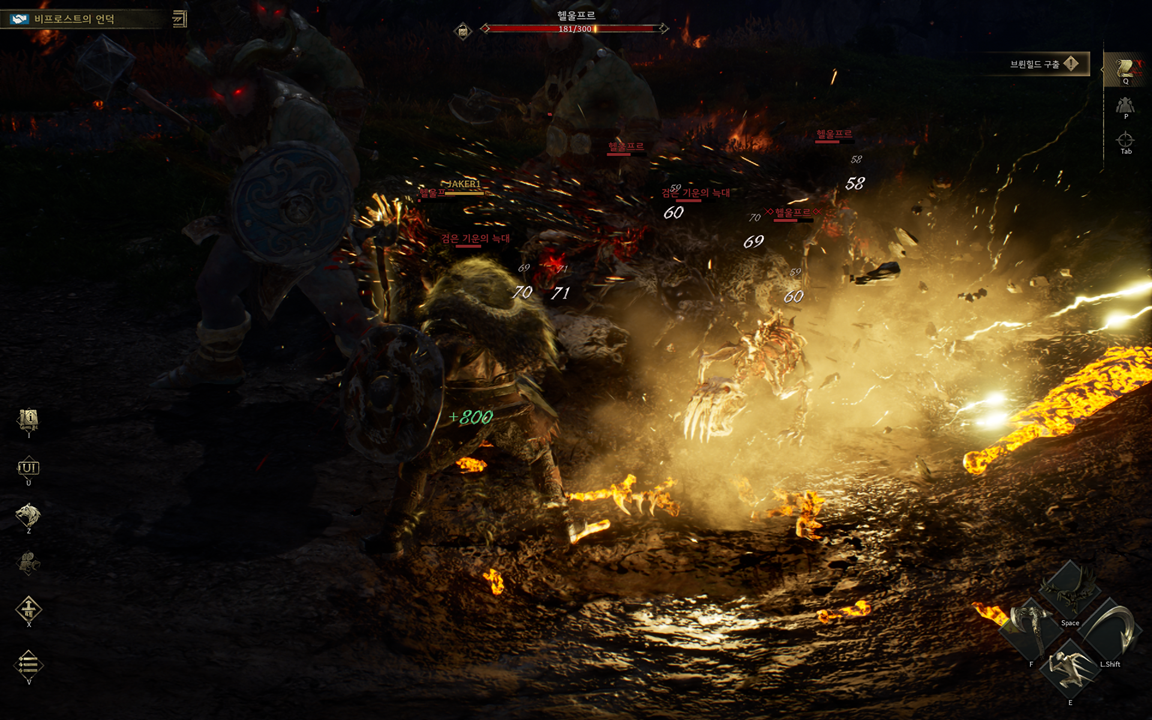Open the quest scroll panel
Image resolution: width=1152 pixels, height=720 pixels.
pyautogui.click(x=1126, y=69)
